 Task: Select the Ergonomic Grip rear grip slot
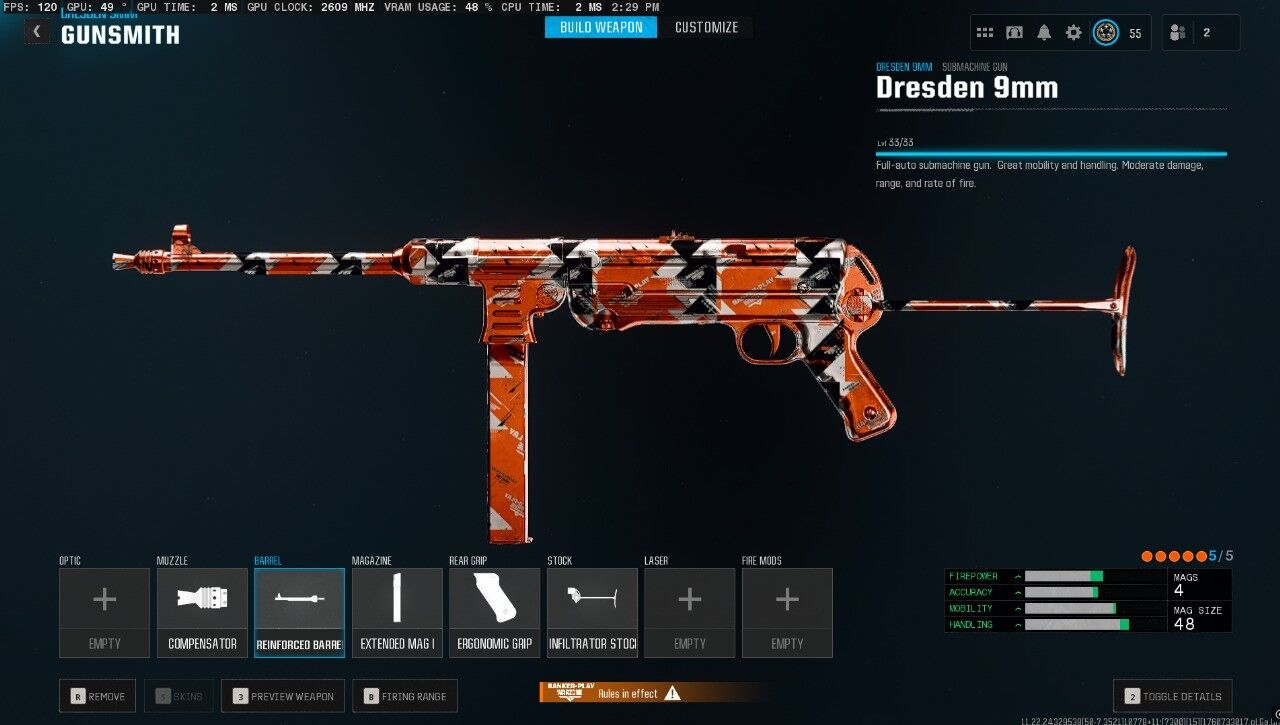pos(494,612)
